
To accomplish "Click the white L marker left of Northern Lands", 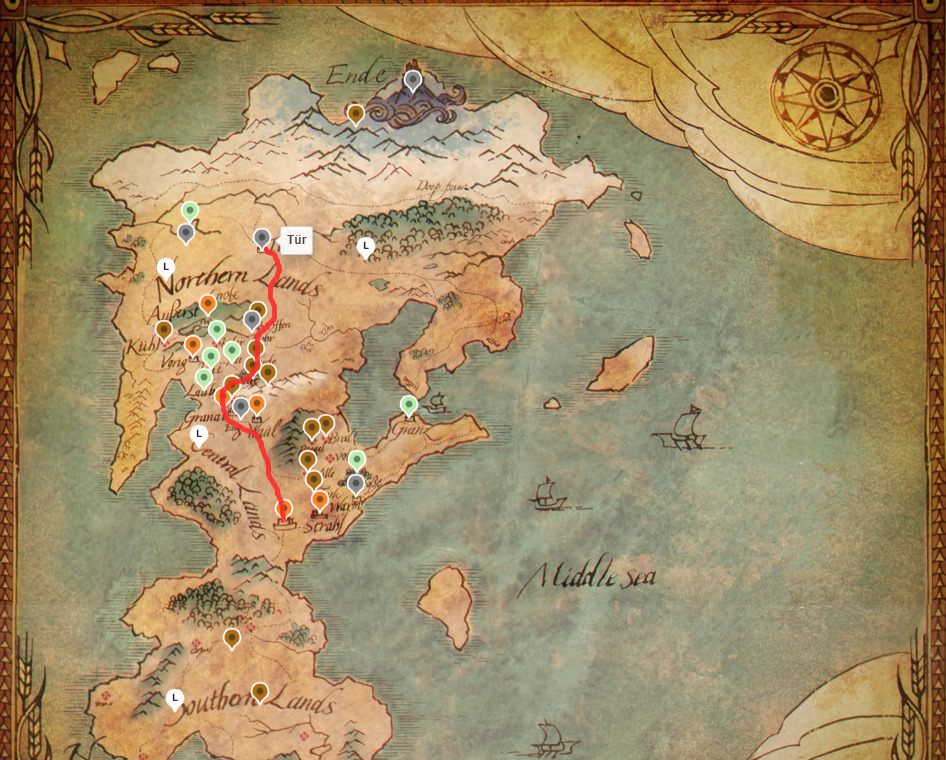I will tap(167, 268).
